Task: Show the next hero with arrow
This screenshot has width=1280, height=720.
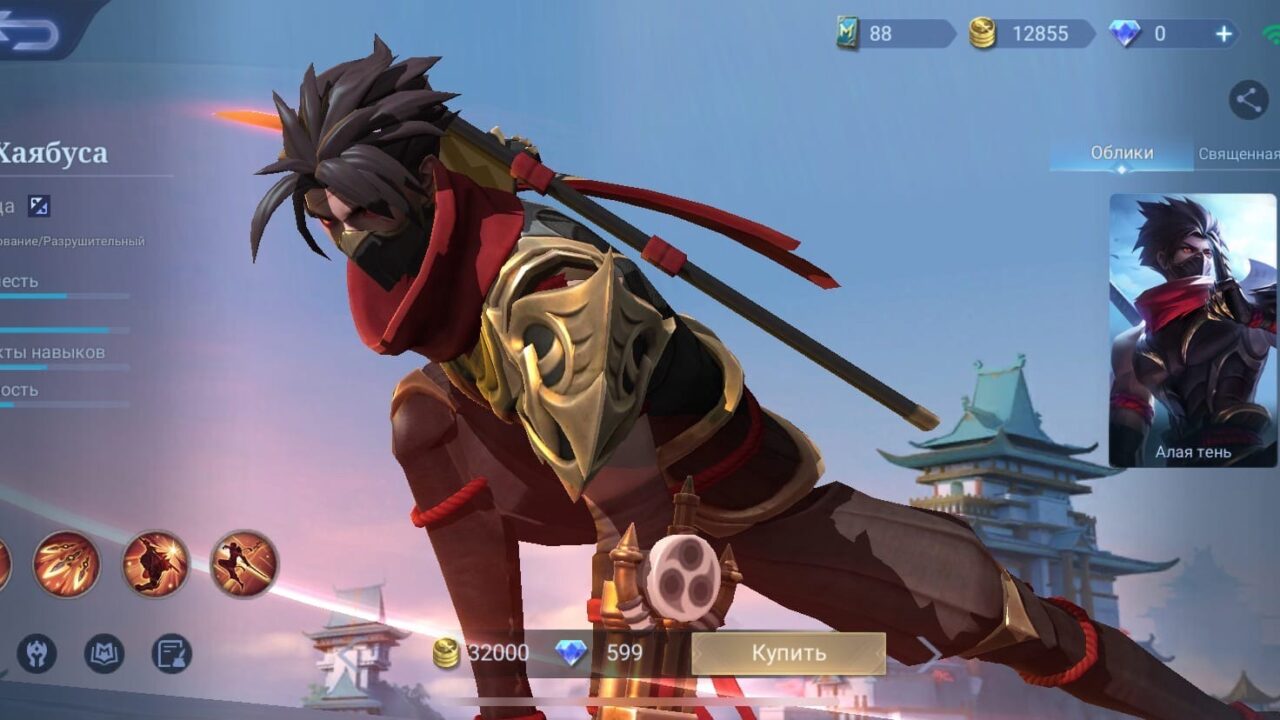Action: [x=930, y=653]
